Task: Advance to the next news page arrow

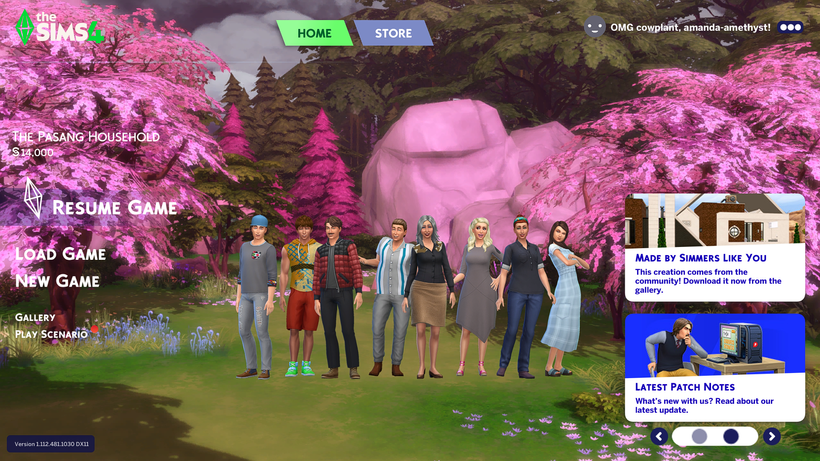Action: (771, 436)
